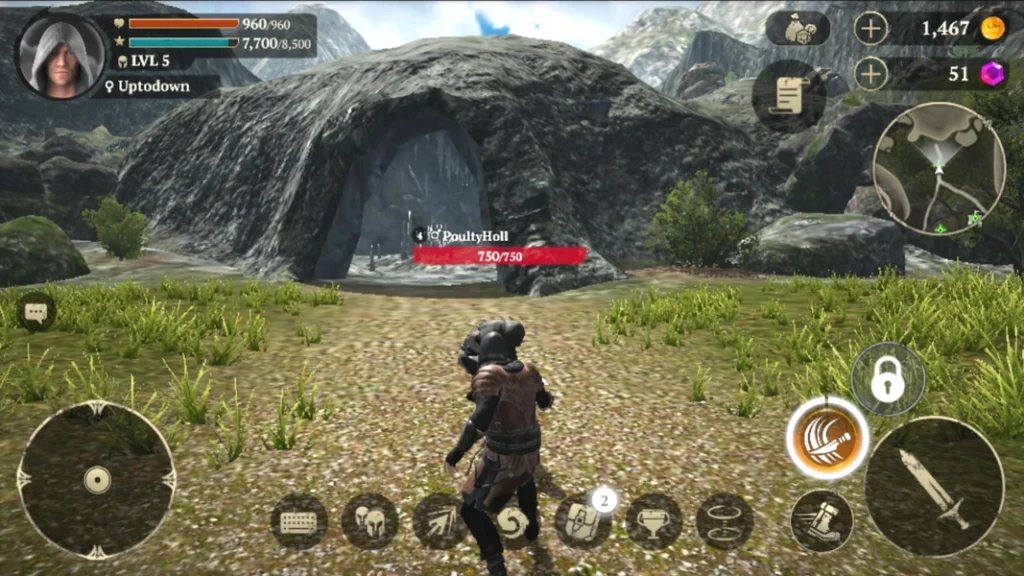The image size is (1024, 576).
Task: Tap the virtual movement joystick
Action: (x=96, y=480)
